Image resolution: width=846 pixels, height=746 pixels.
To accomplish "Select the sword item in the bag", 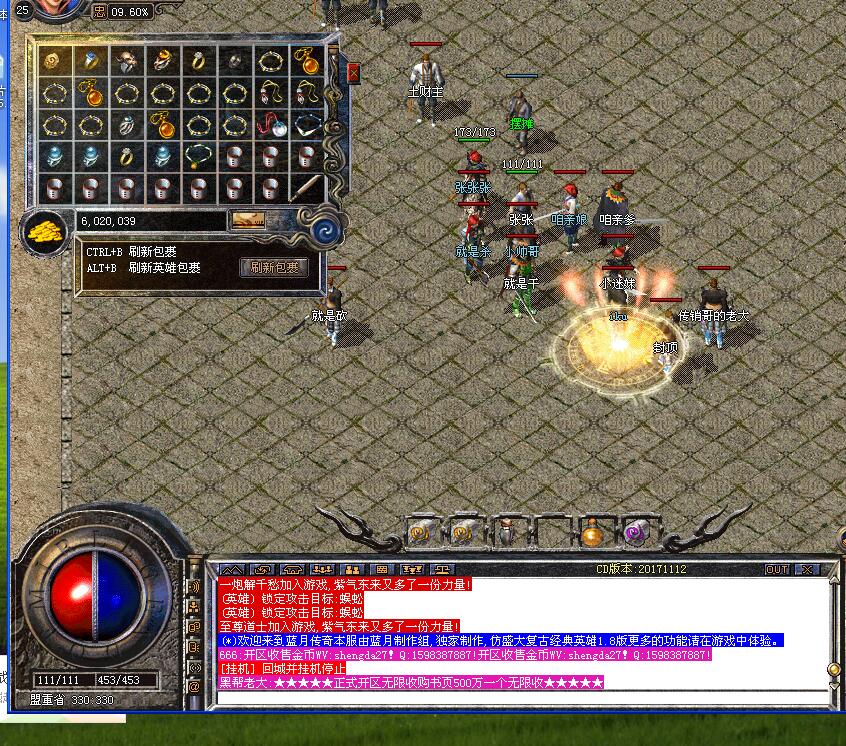I will 306,188.
